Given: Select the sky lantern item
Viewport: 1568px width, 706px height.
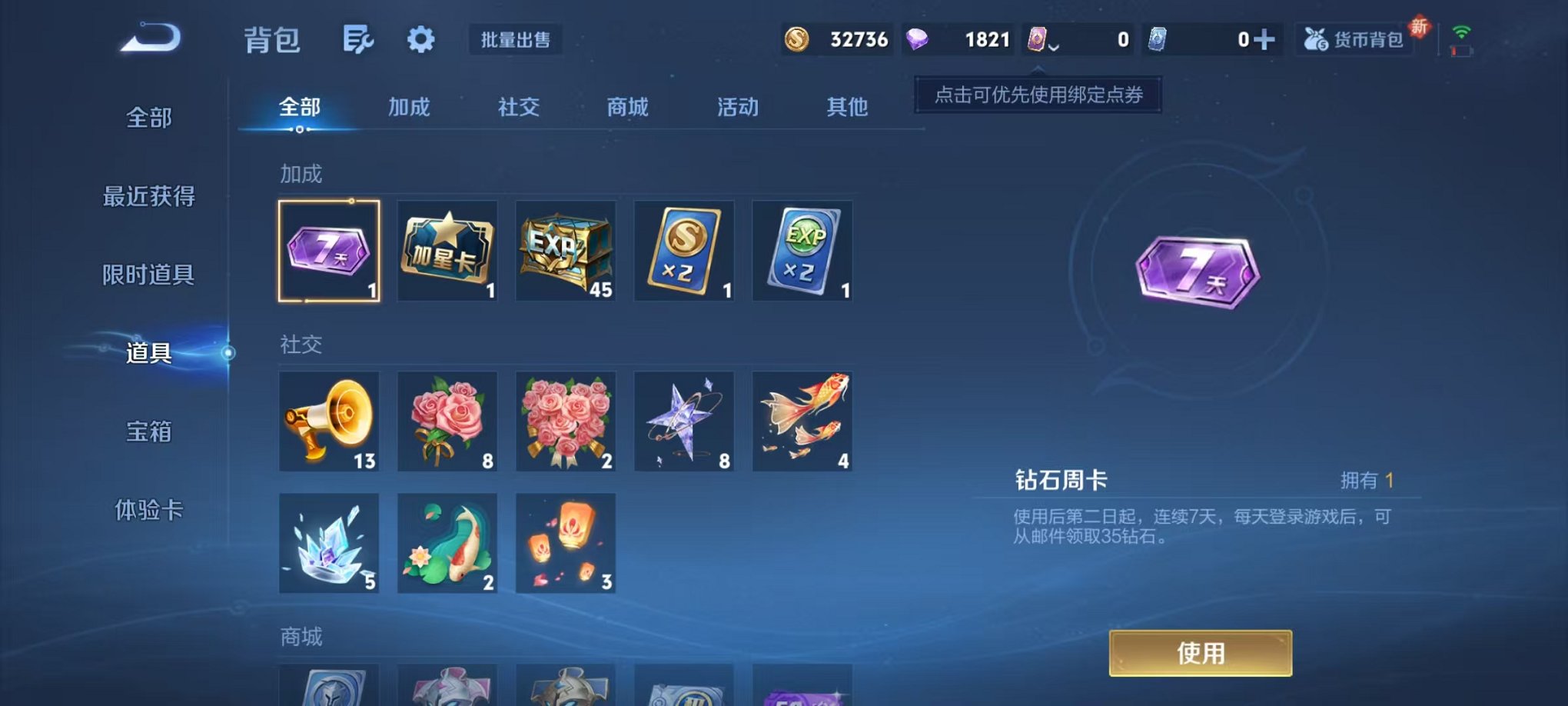Looking at the screenshot, I should (x=565, y=544).
